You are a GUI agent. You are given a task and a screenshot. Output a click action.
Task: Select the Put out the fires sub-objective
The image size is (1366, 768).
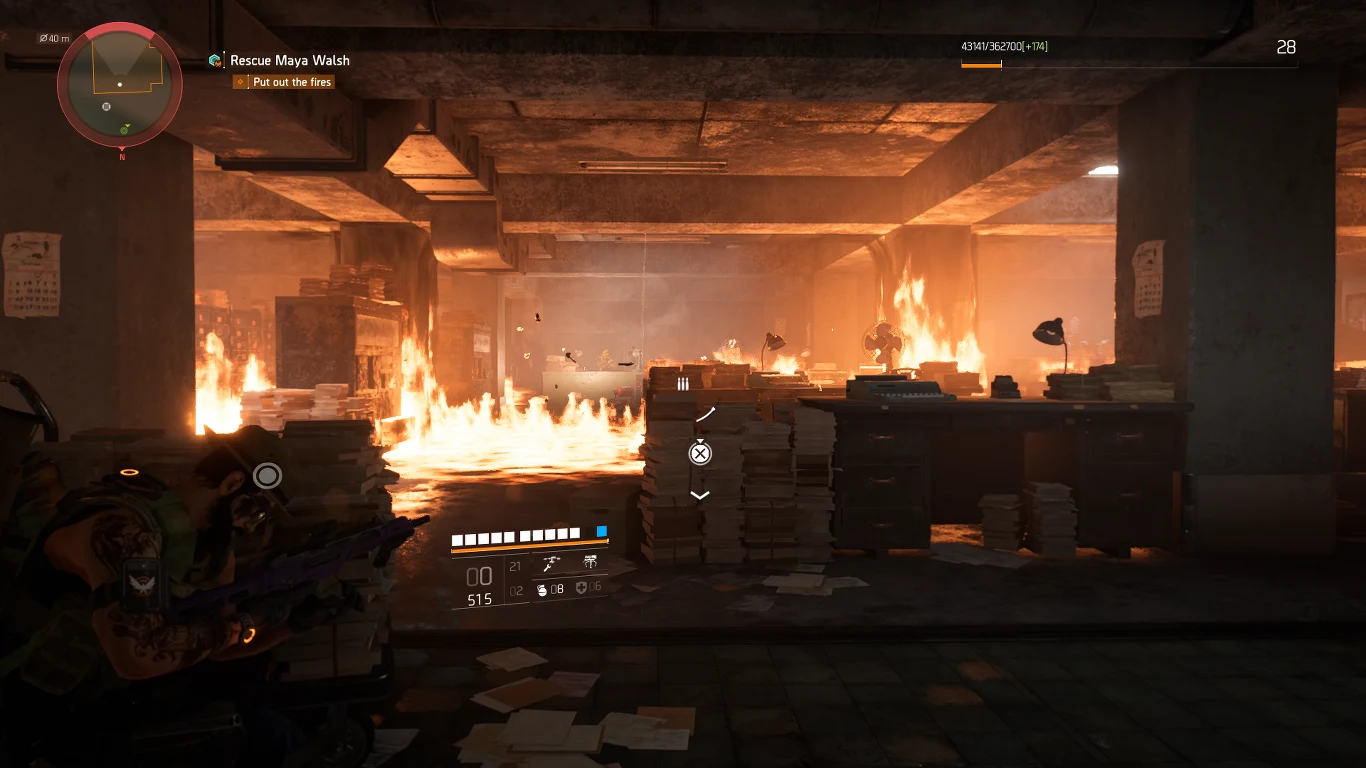click(x=292, y=81)
